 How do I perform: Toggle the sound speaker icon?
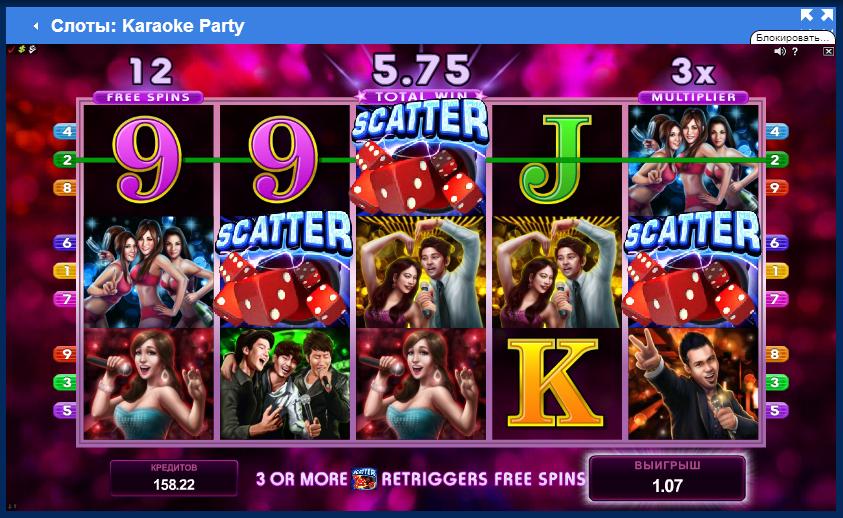tap(779, 51)
